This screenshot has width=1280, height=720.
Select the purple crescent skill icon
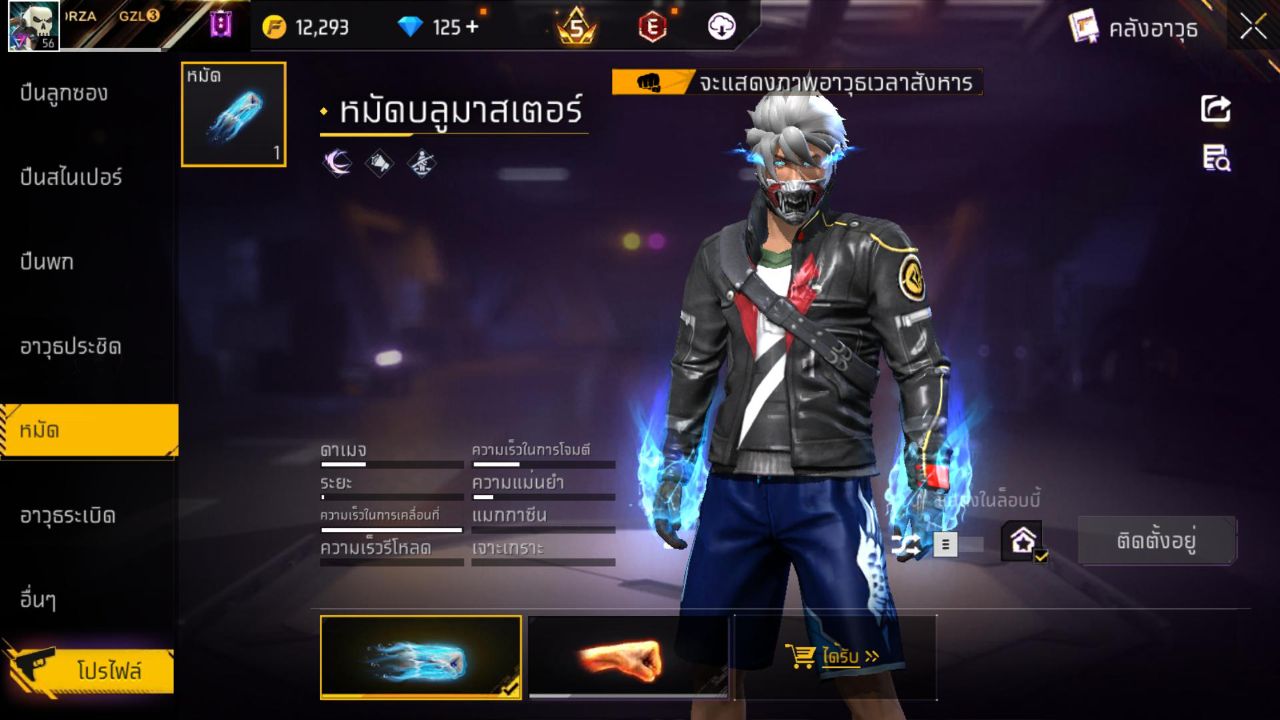click(x=338, y=163)
